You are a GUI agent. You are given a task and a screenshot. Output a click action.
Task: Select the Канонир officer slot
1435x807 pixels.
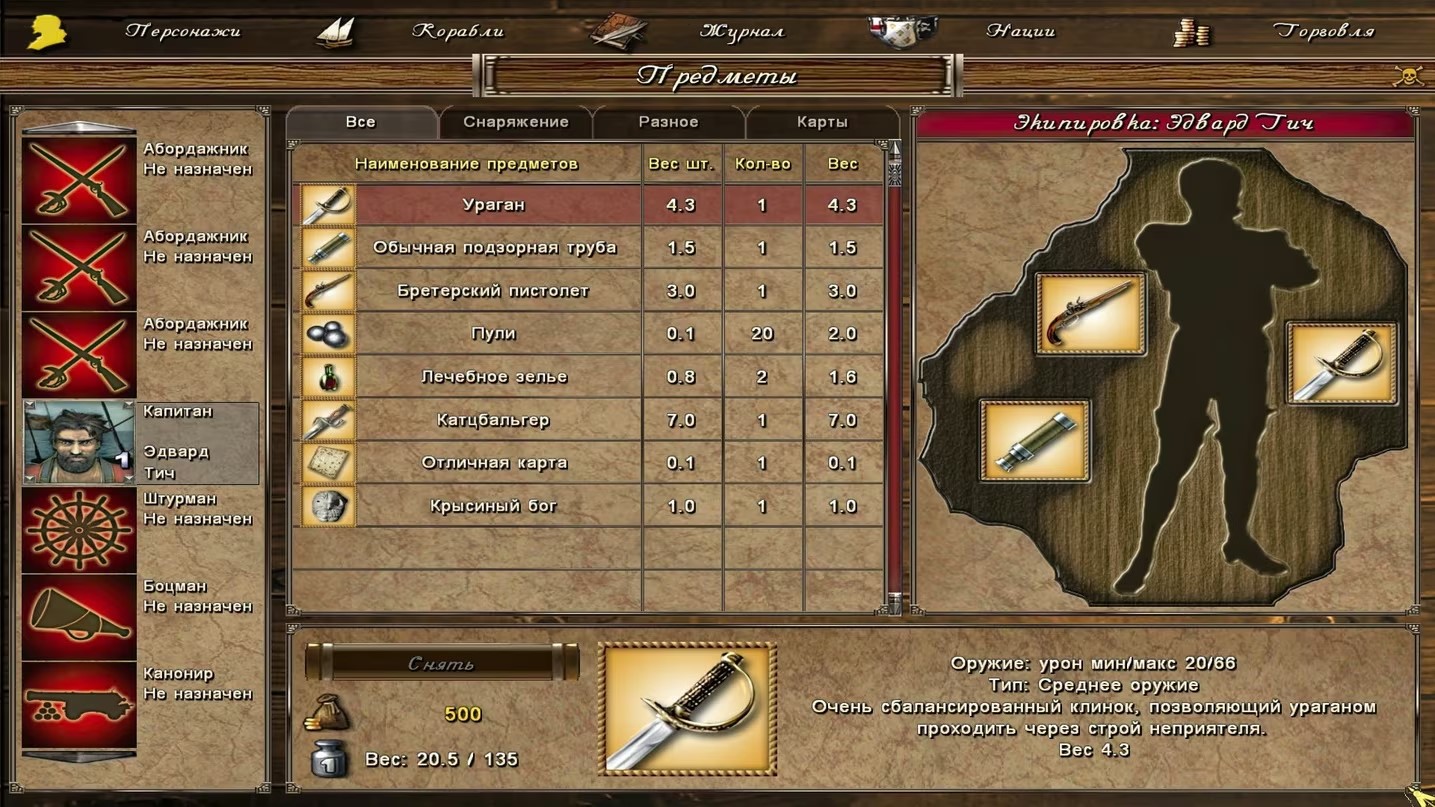(79, 704)
